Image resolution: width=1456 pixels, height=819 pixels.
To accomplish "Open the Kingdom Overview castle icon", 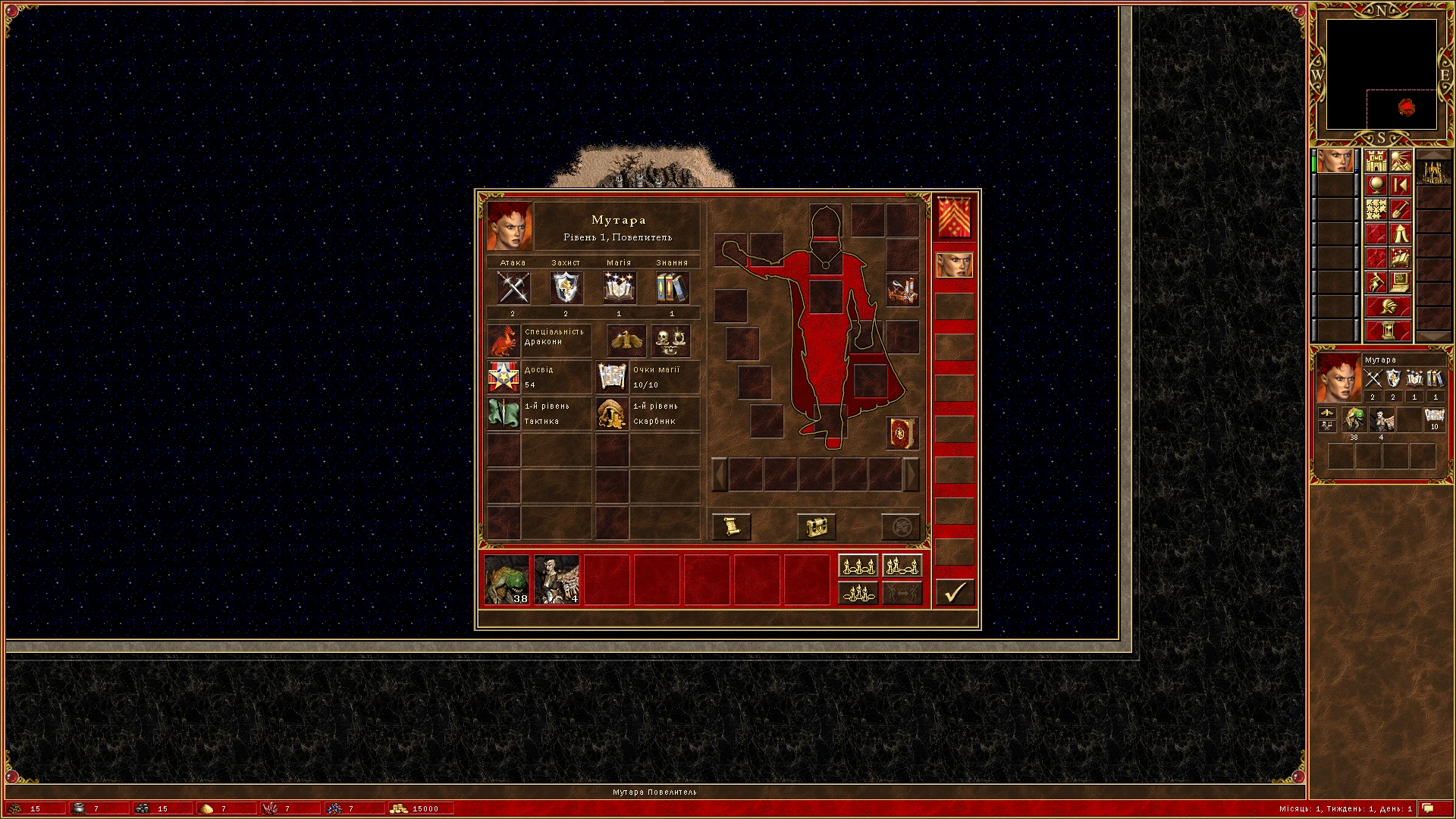I will 1376,161.
